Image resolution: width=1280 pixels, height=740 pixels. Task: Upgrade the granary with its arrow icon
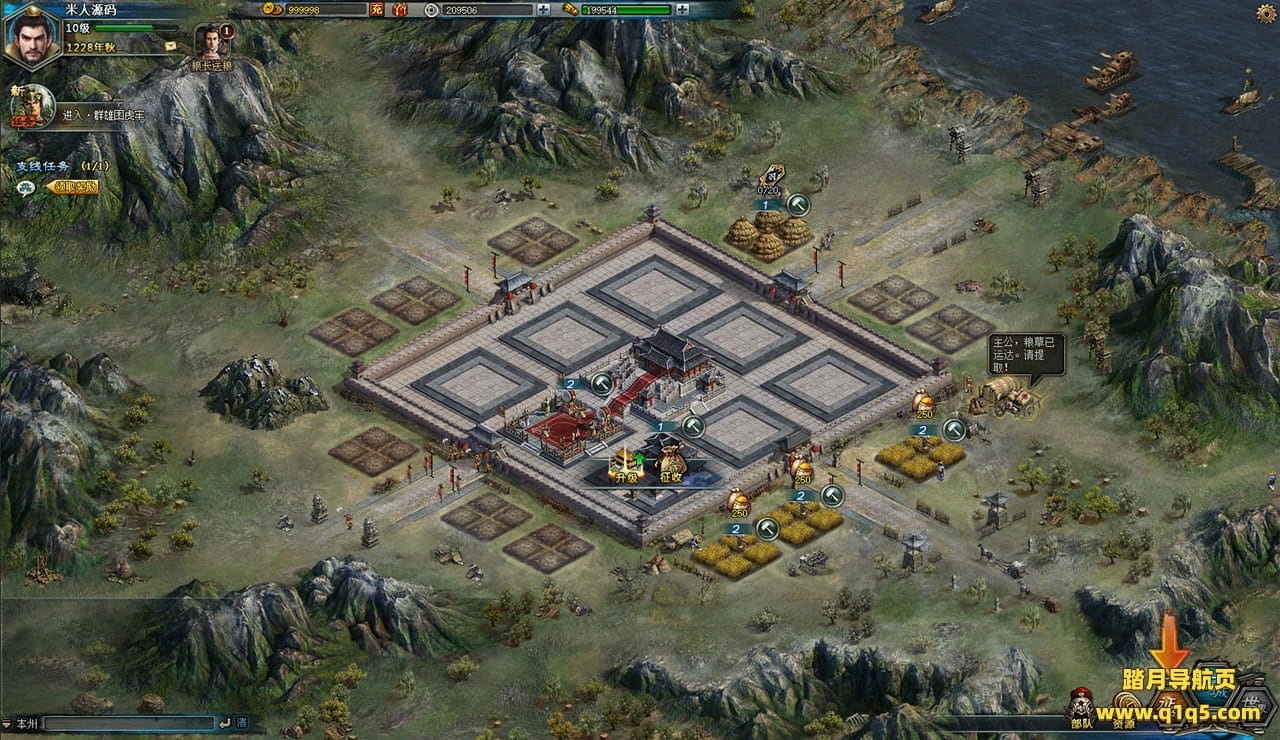click(x=797, y=205)
